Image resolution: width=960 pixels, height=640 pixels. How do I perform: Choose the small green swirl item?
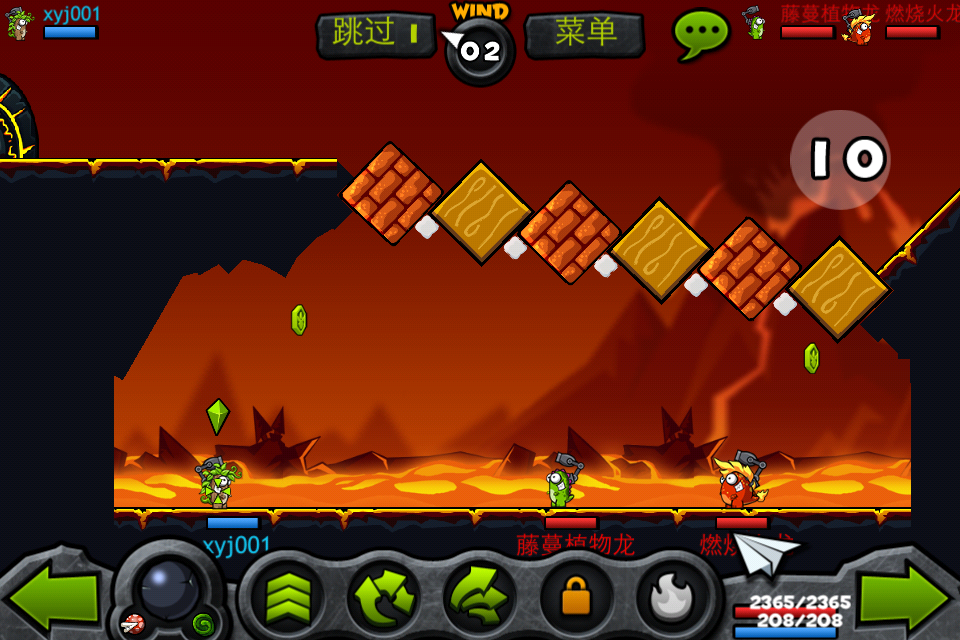203,625
